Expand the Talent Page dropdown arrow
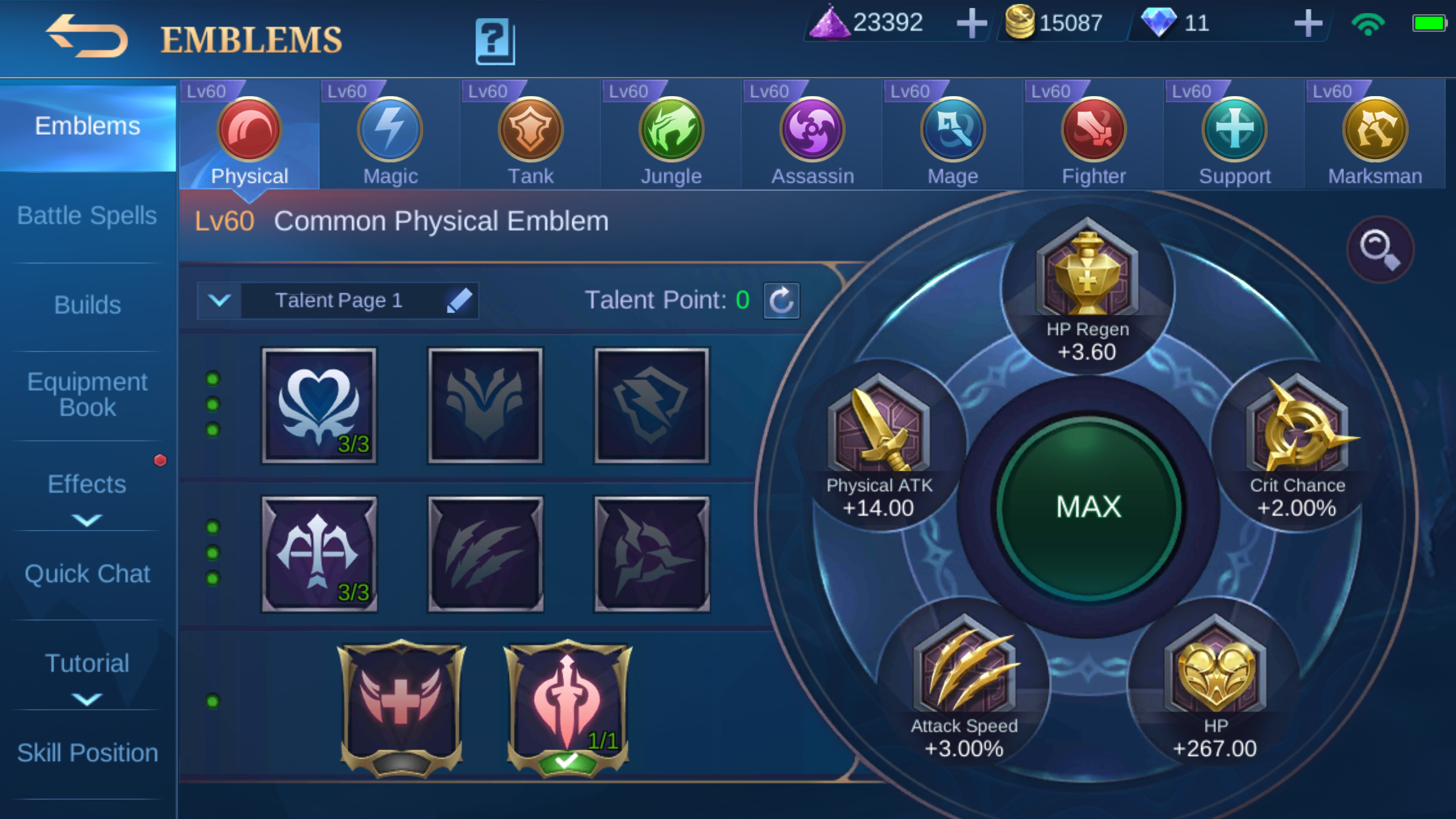1456x819 pixels. click(220, 300)
